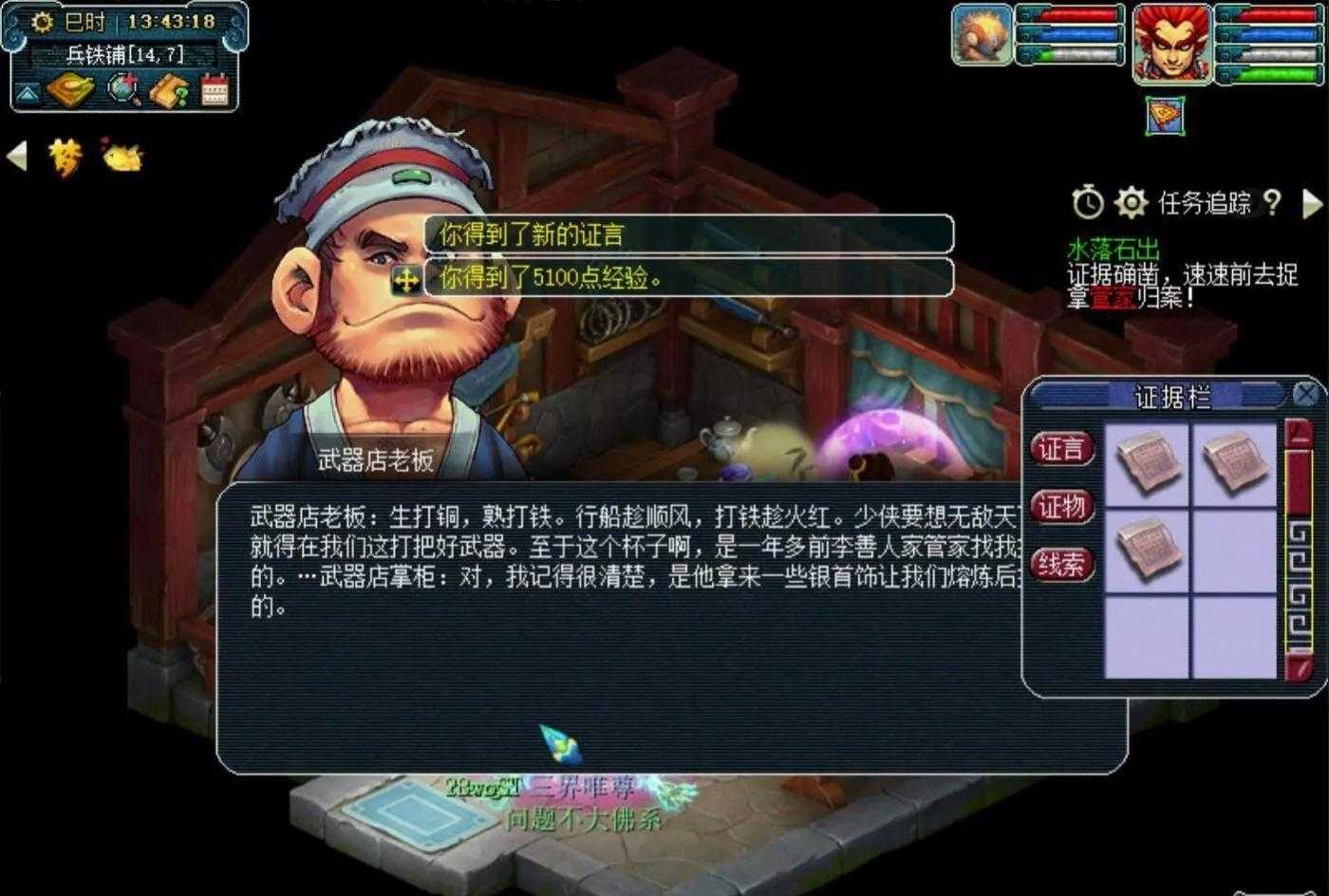Click the red 管家 link in the quest text
This screenshot has height=896, width=1329.
[1109, 297]
